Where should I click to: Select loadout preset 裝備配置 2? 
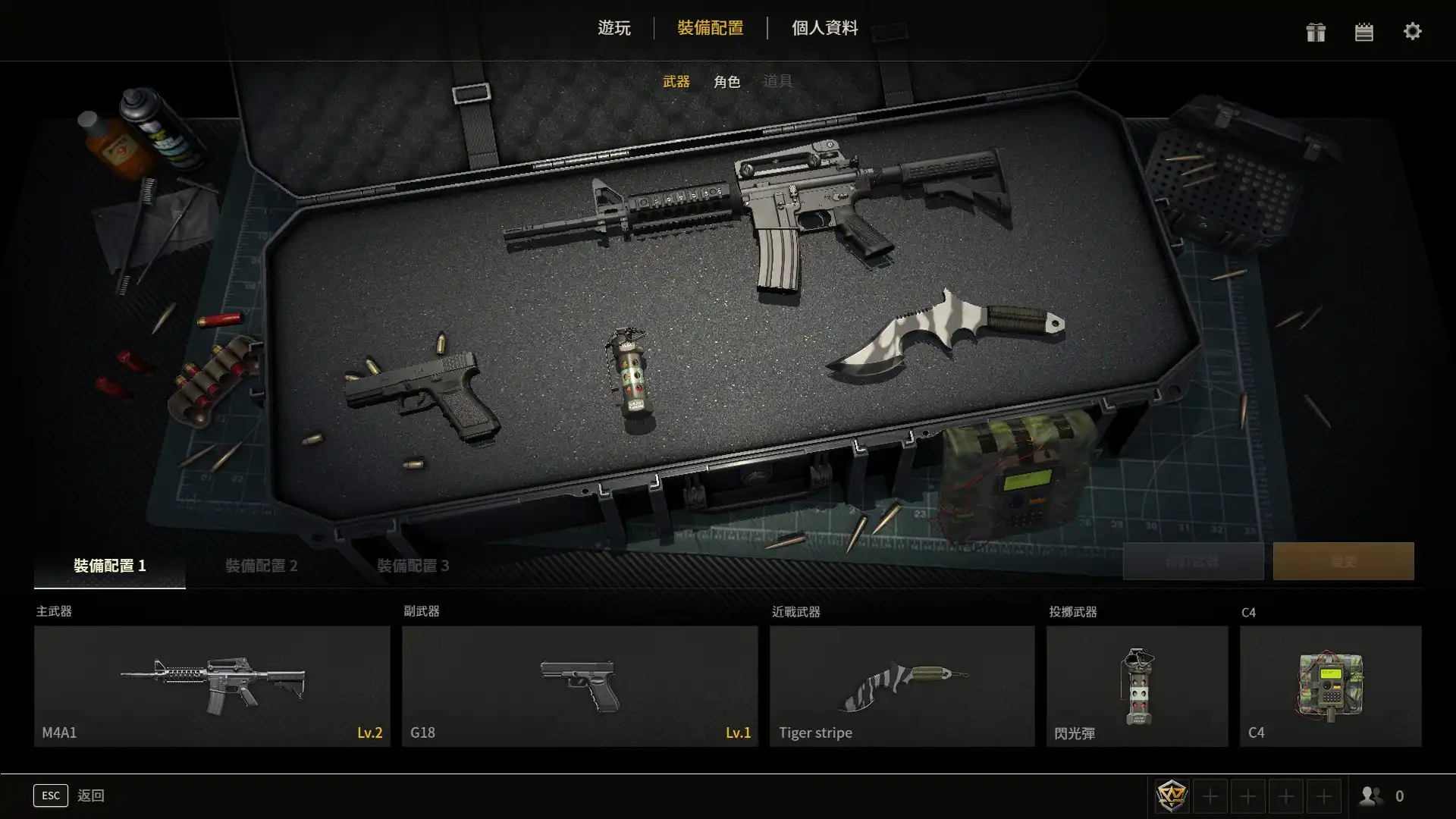(x=262, y=566)
